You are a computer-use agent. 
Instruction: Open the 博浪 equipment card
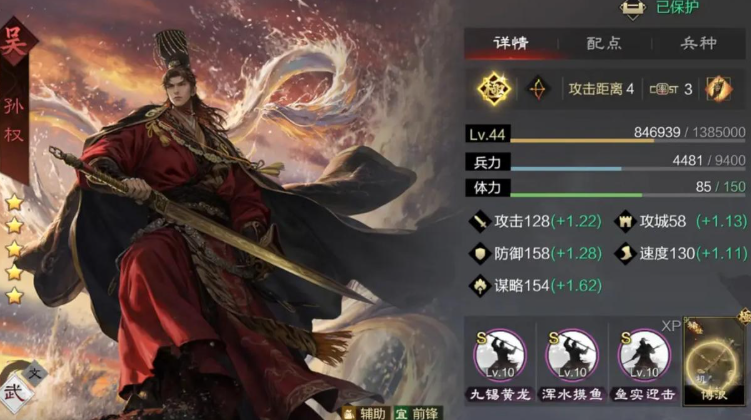coord(716,362)
